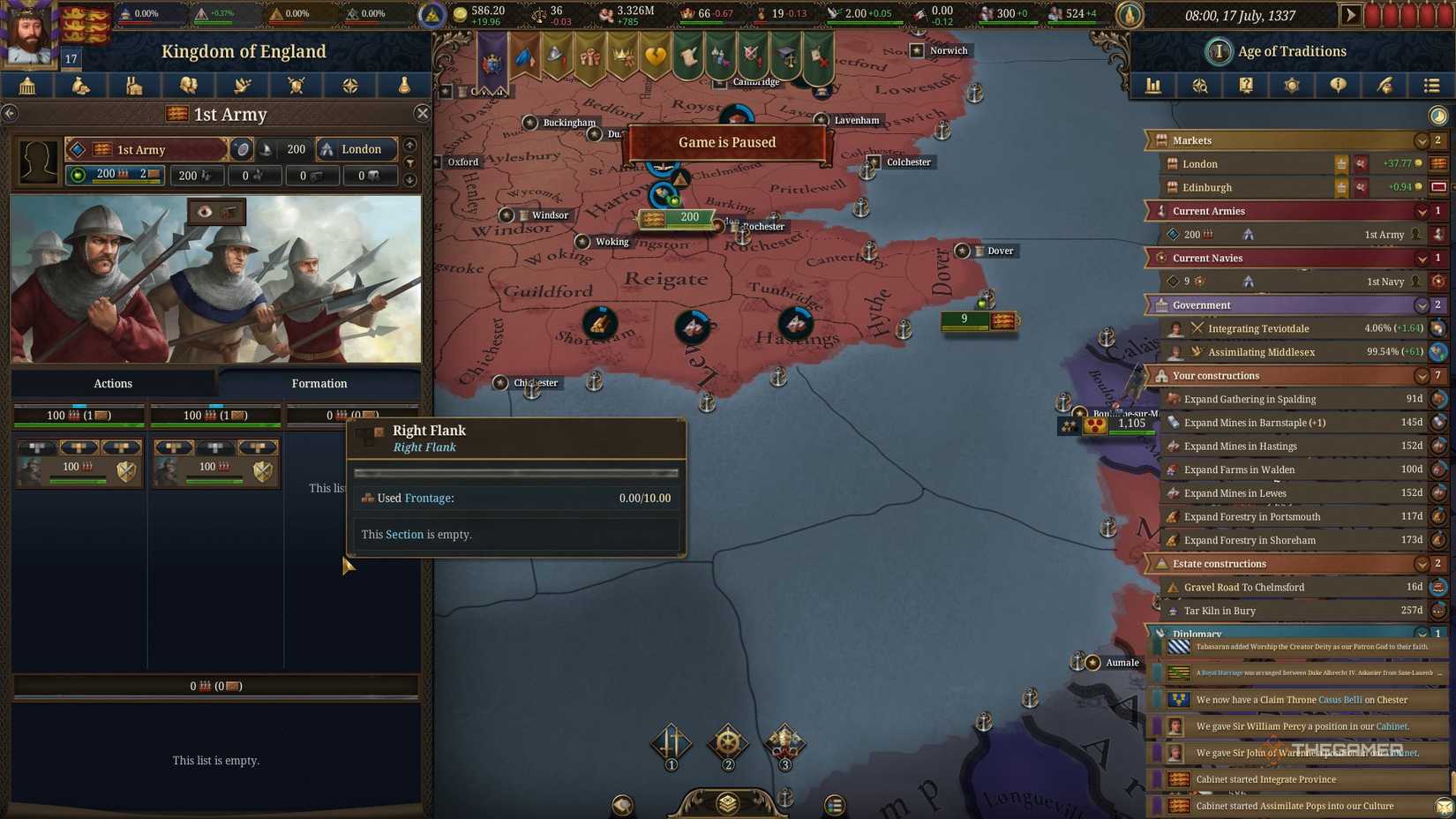Switch to the Formation tab
The image size is (1456, 819).
[319, 383]
